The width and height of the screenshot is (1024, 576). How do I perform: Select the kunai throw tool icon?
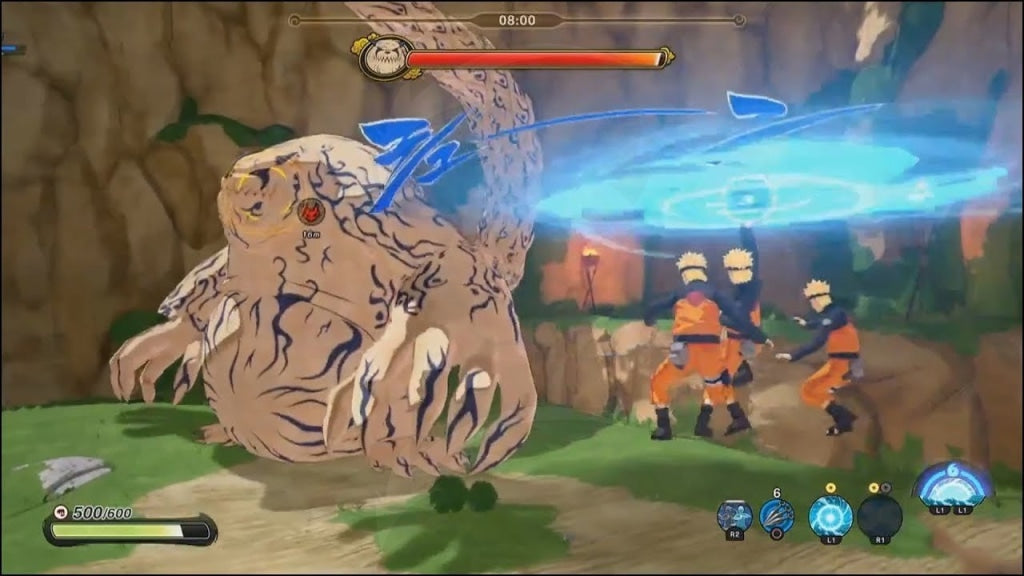click(x=777, y=516)
